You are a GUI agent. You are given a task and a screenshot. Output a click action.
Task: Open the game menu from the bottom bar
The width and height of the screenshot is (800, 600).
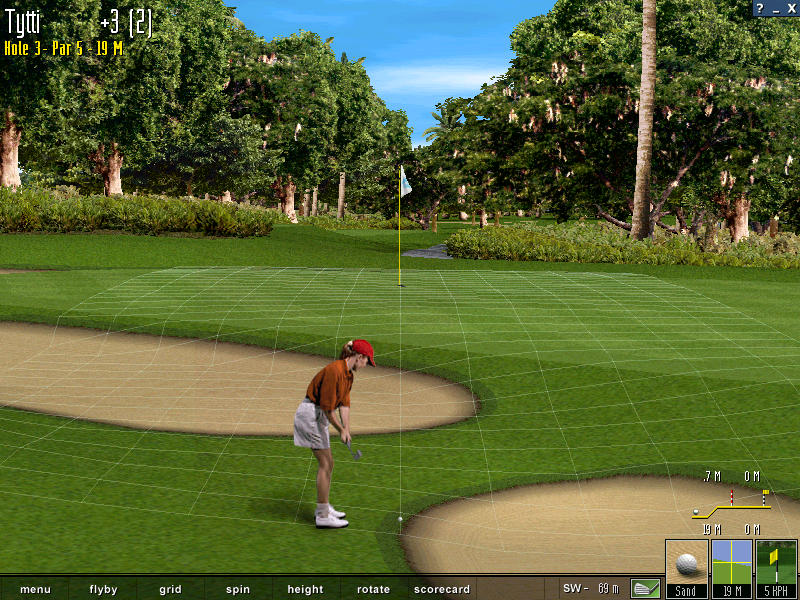coord(35,589)
